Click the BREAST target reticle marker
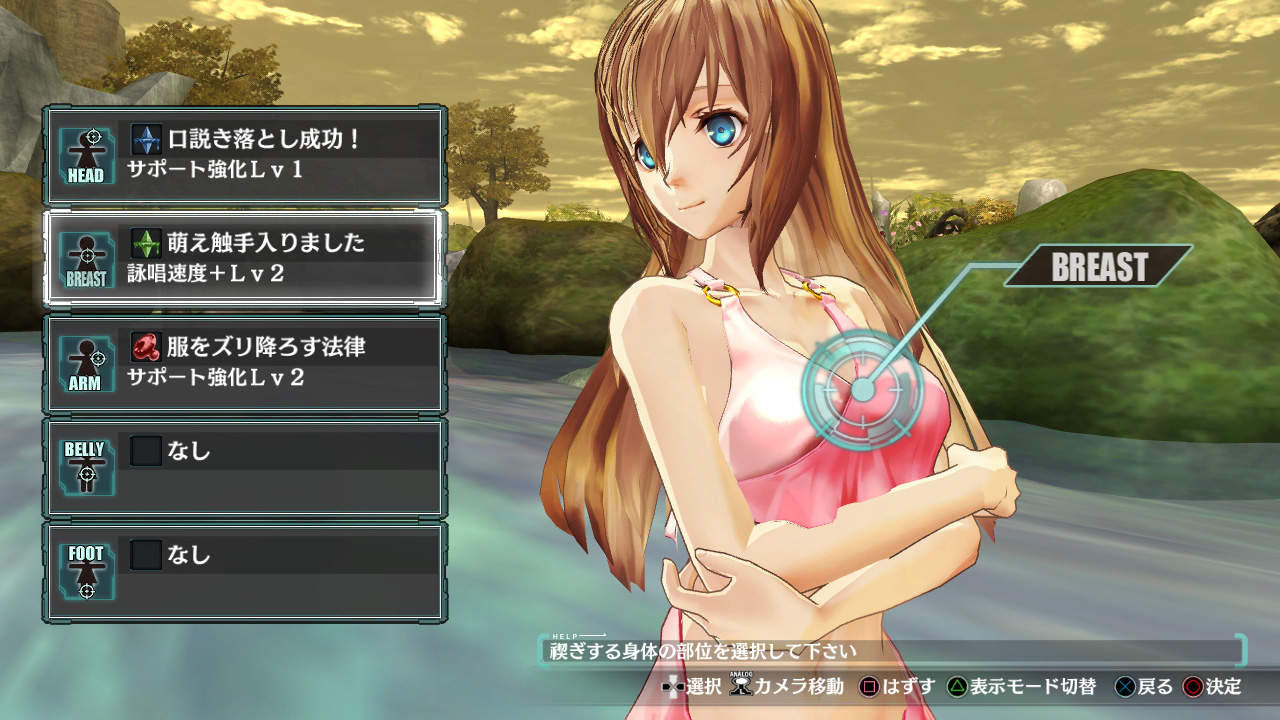The height and width of the screenshot is (720, 1280). pos(862,389)
